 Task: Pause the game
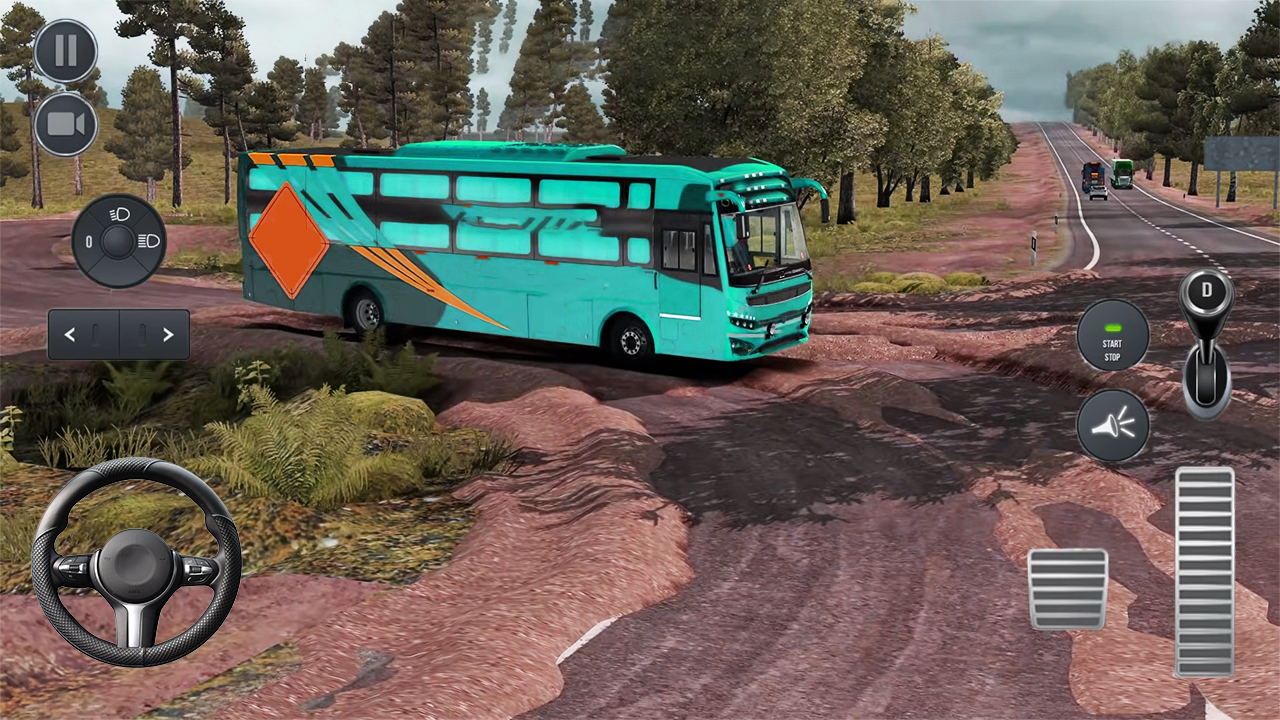coord(65,50)
